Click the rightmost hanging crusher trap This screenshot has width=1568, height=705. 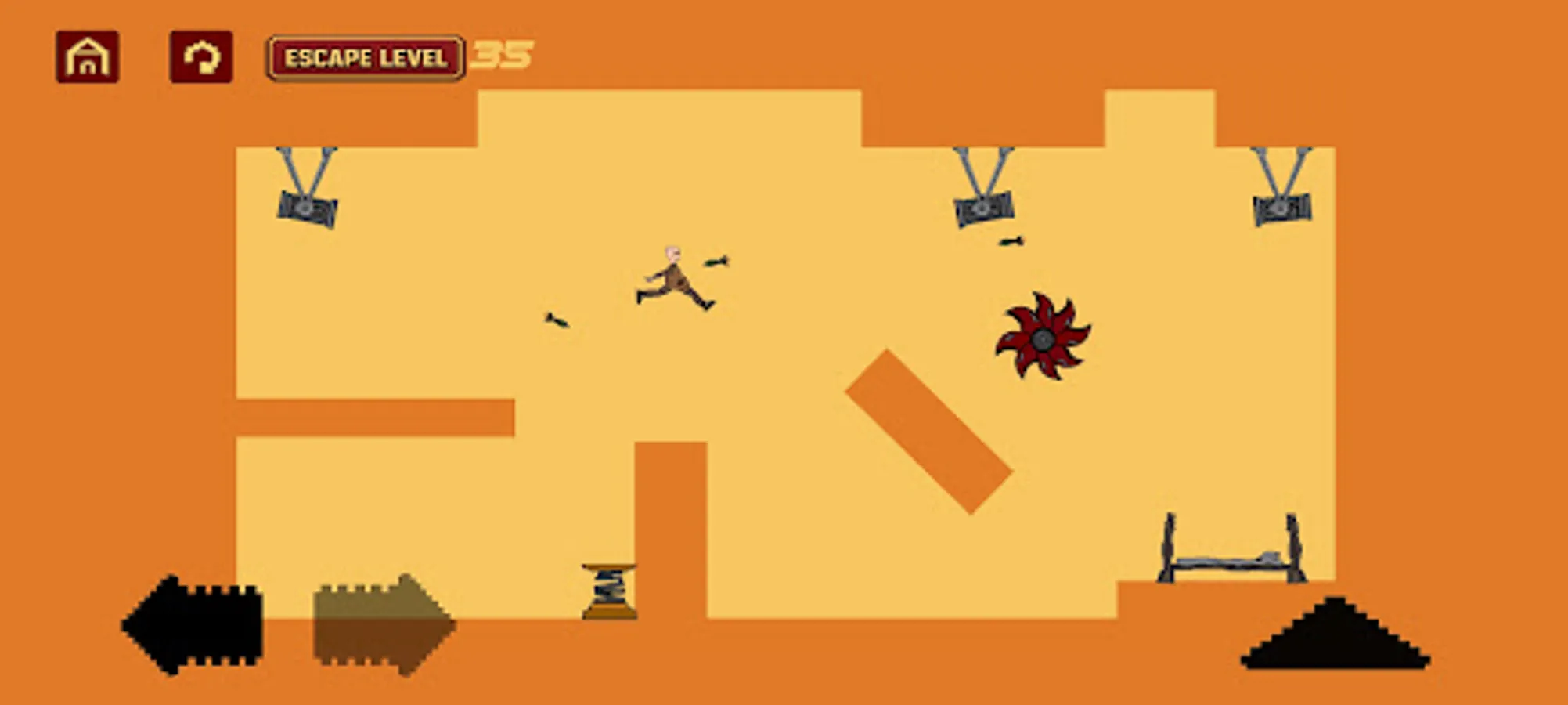(x=1282, y=206)
